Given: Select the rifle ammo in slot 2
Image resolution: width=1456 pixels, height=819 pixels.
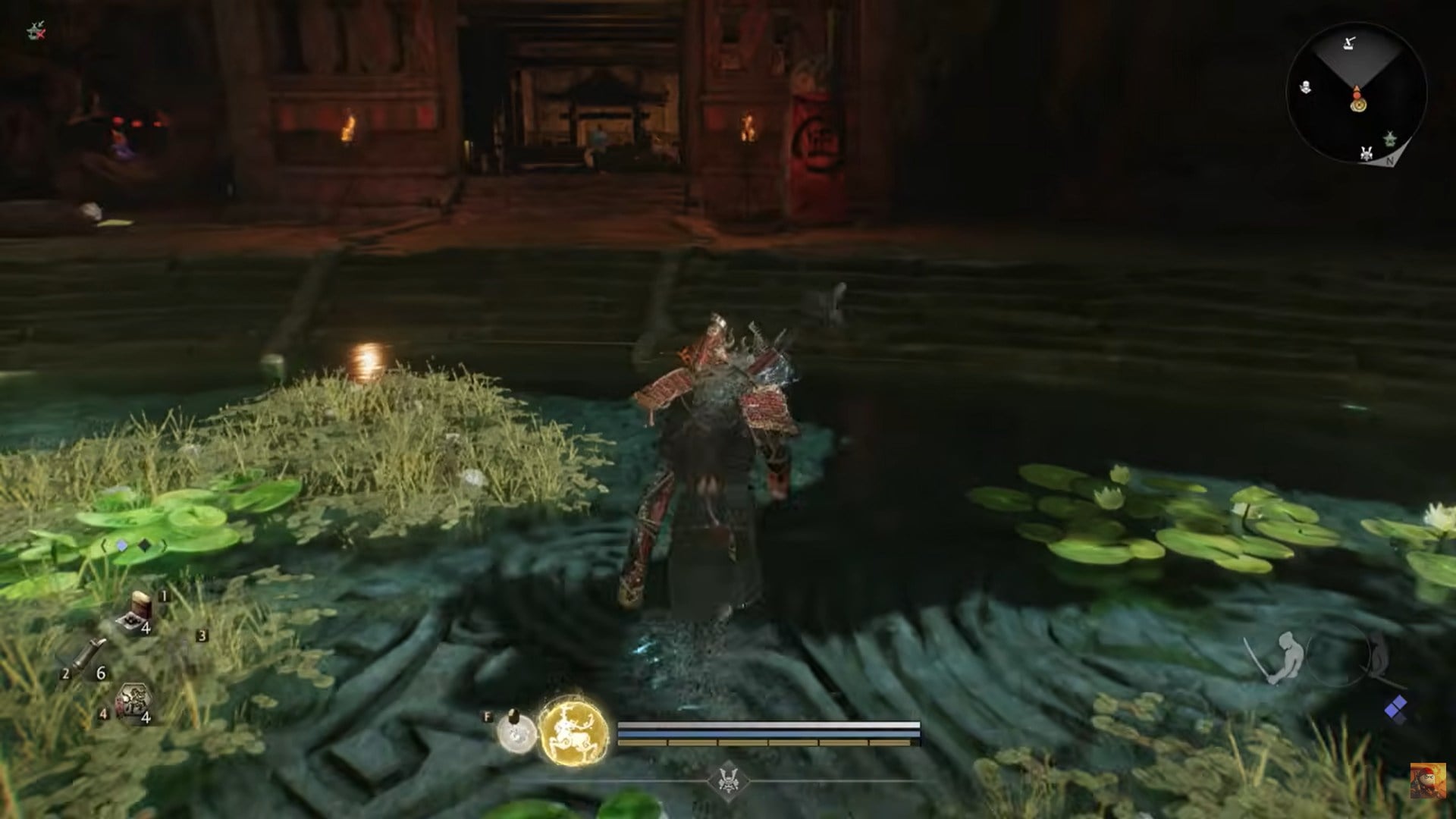Looking at the screenshot, I should click(x=89, y=654).
